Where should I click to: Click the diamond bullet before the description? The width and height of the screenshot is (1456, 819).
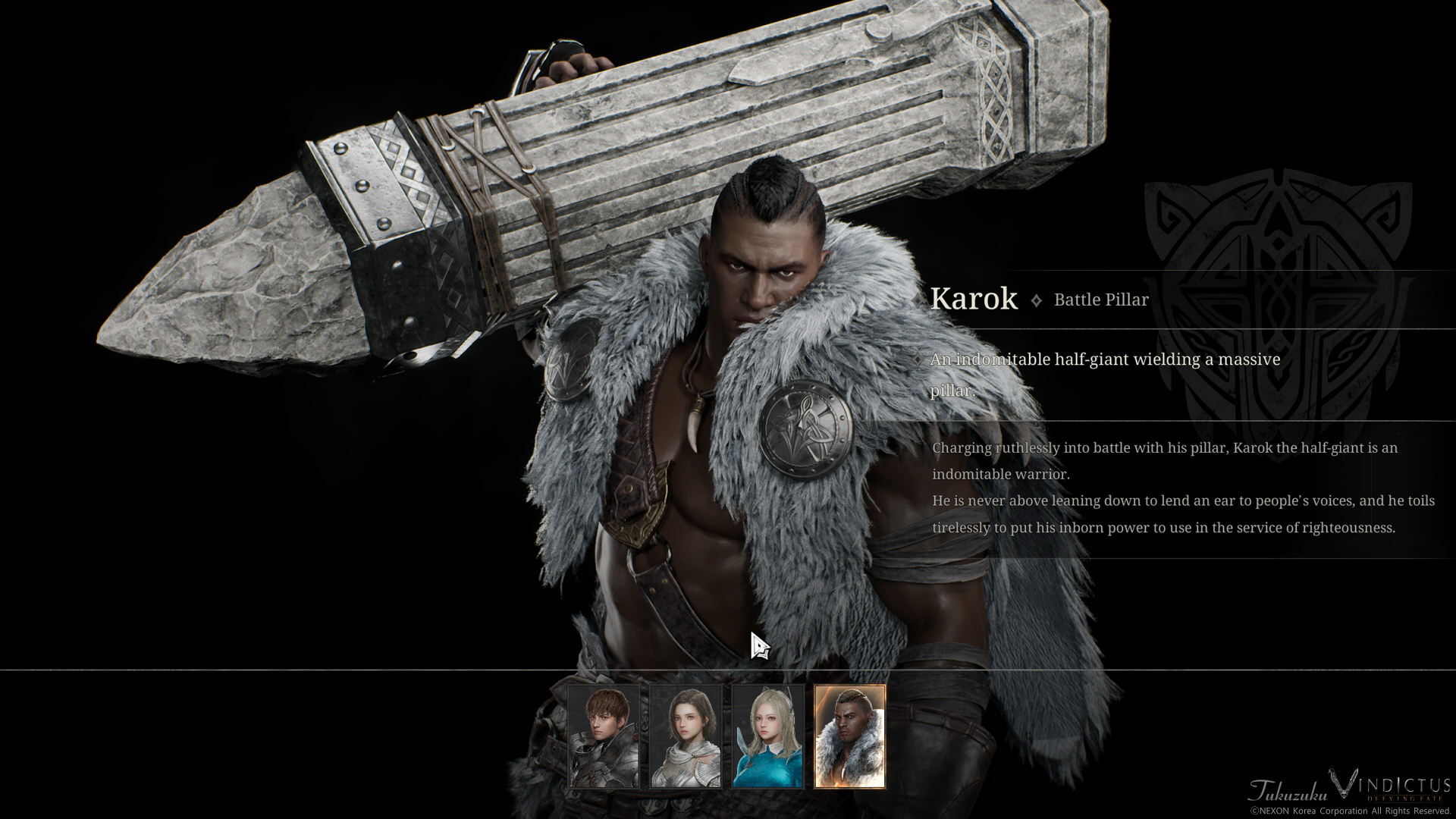pyautogui.click(x=918, y=360)
